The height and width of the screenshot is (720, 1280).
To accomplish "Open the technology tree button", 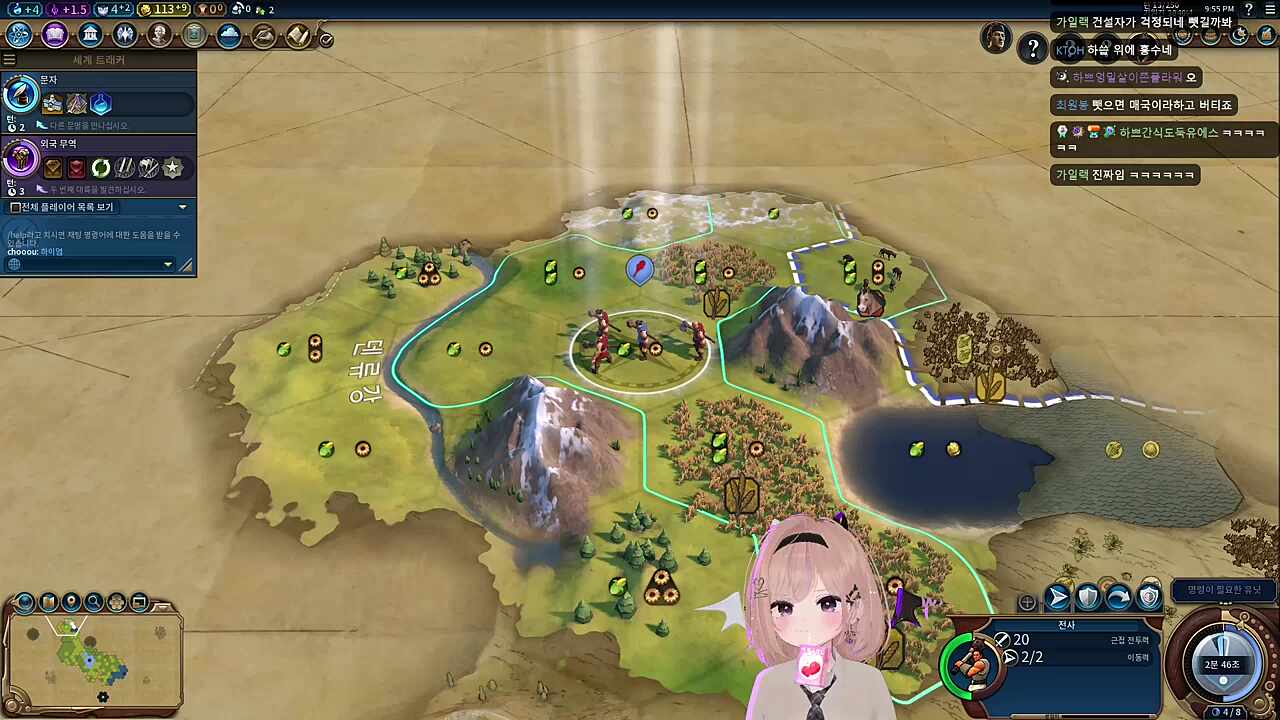I will coord(19,35).
